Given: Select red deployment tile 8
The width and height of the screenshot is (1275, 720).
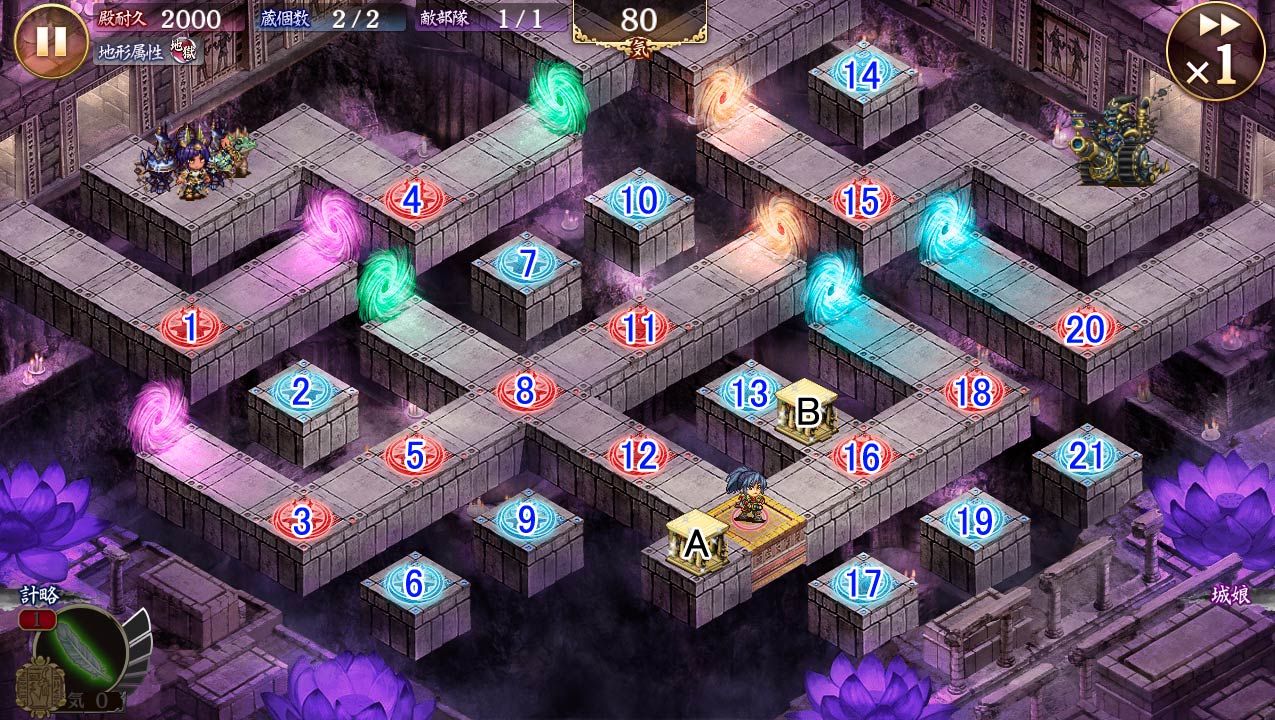Looking at the screenshot, I should (525, 391).
